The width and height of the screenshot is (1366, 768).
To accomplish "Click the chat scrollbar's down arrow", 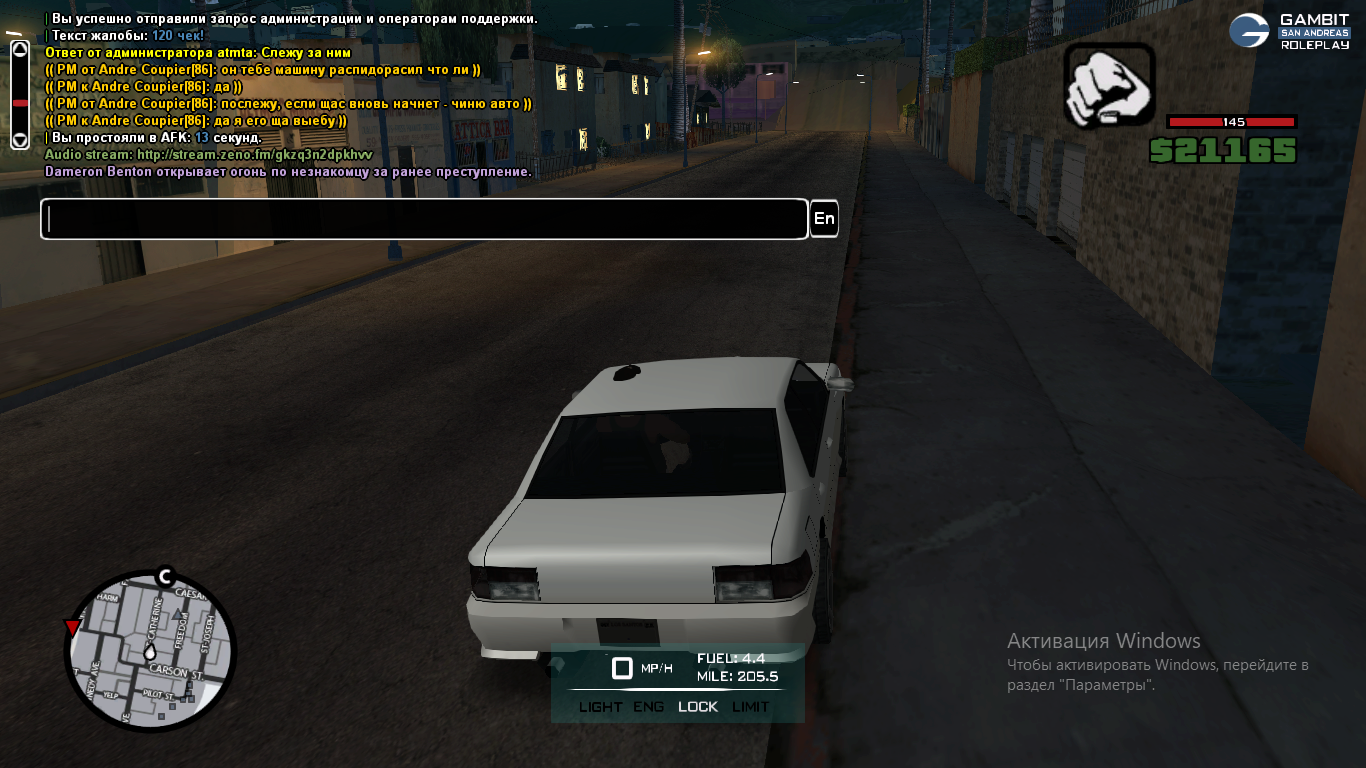I will click(20, 139).
